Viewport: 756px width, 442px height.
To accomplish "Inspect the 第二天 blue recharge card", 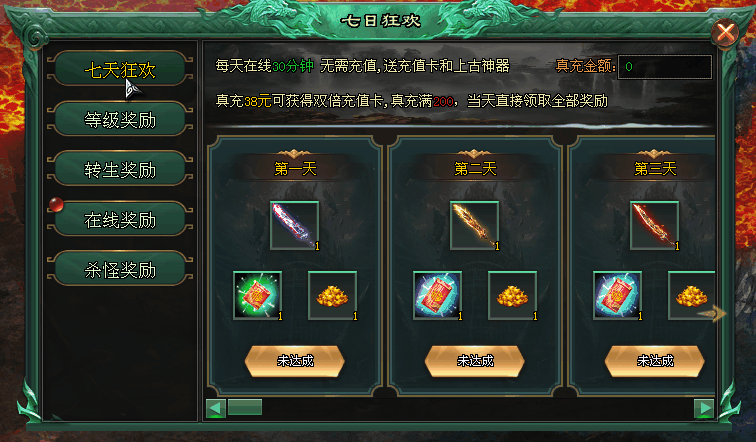I will pyautogui.click(x=437, y=295).
